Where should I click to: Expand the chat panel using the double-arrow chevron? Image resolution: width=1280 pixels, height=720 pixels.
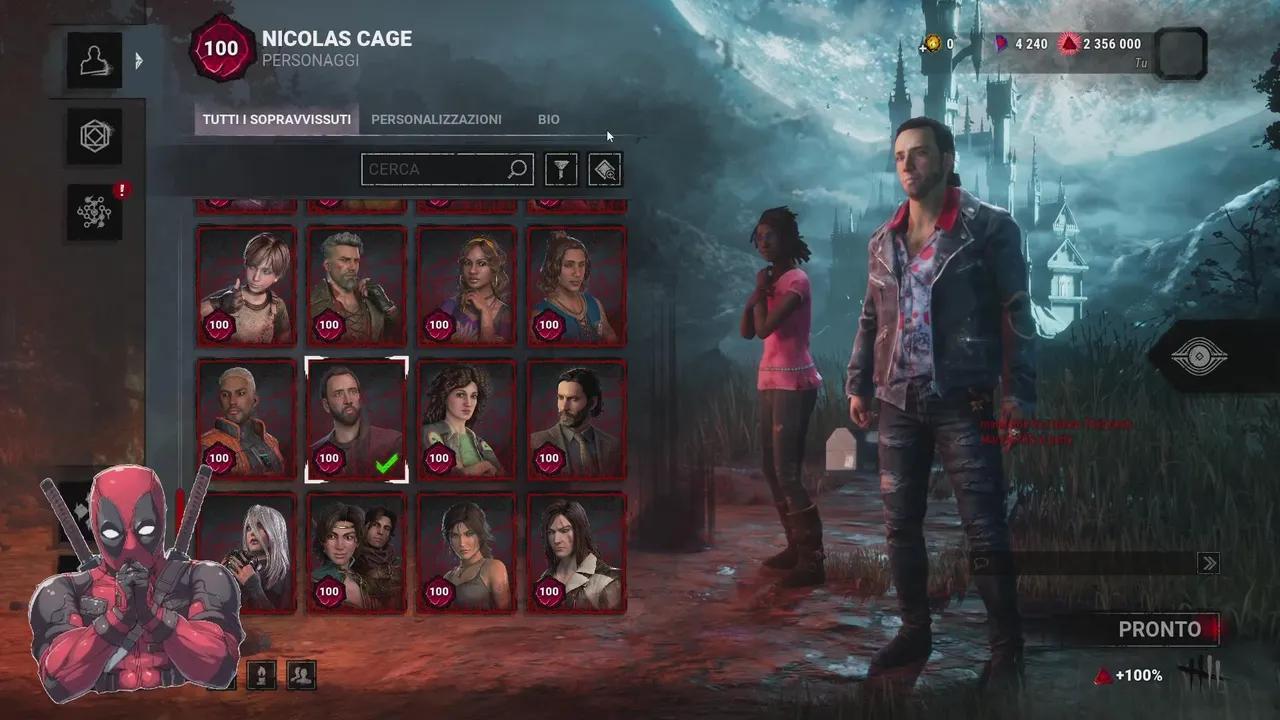point(1211,561)
